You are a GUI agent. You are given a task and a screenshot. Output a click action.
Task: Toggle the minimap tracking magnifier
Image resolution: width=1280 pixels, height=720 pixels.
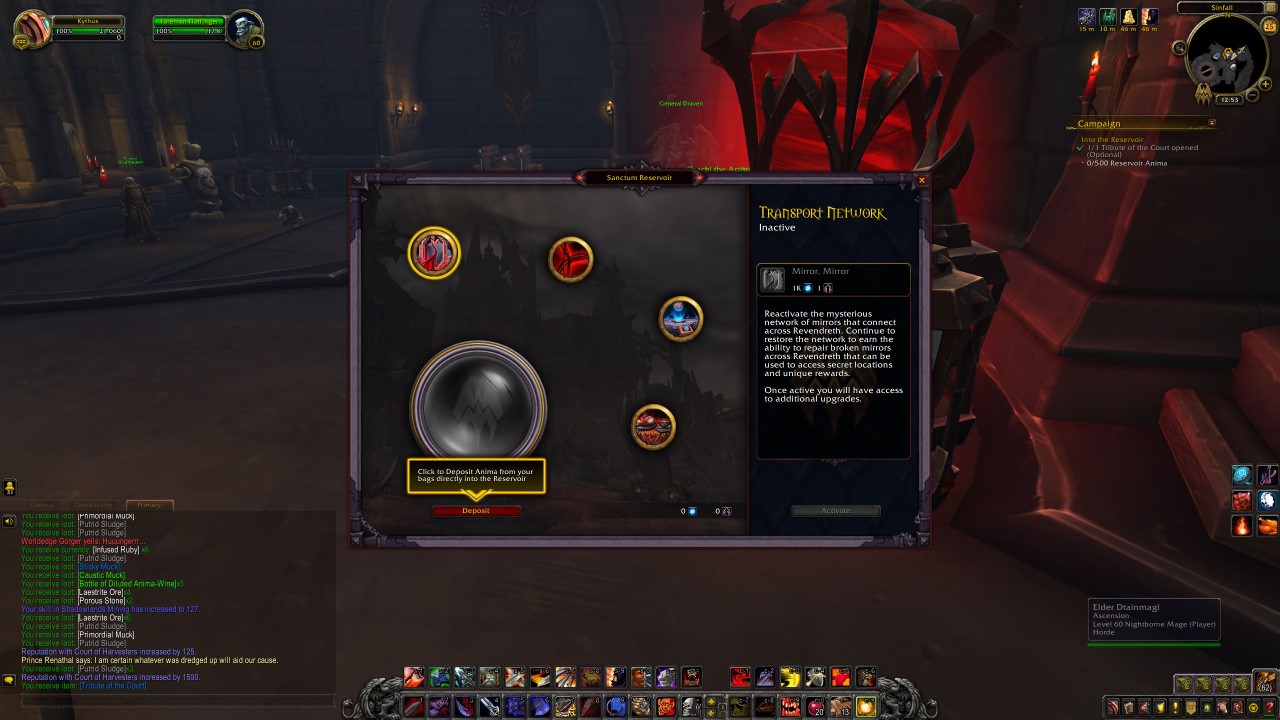point(1178,48)
